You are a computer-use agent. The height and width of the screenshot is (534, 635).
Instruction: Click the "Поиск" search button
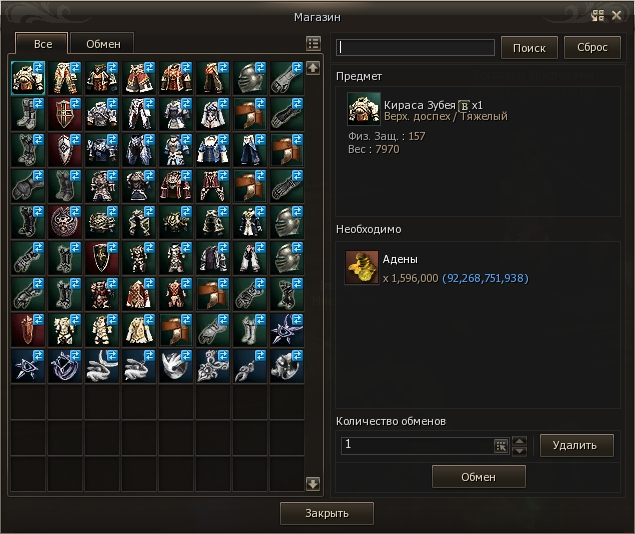click(x=529, y=48)
